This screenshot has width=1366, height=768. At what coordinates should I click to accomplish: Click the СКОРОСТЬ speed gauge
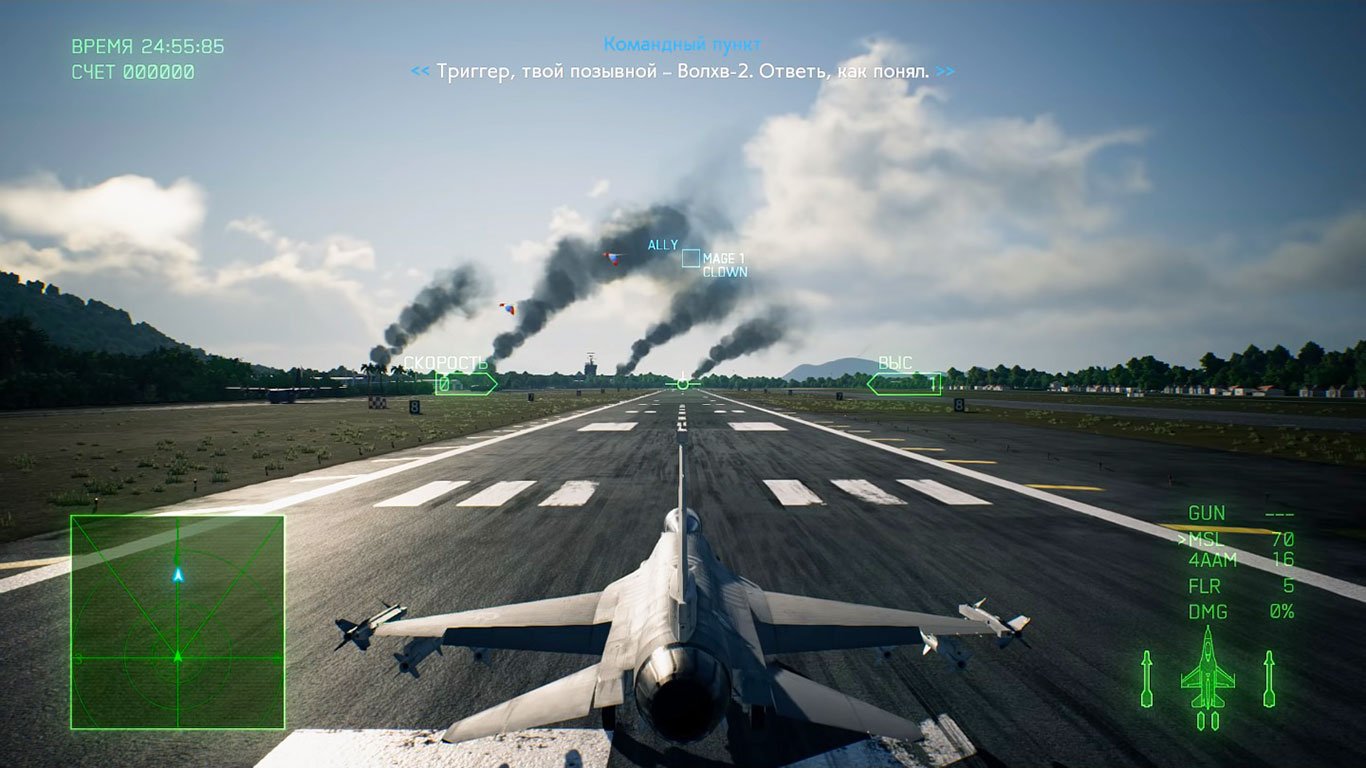[x=460, y=370]
